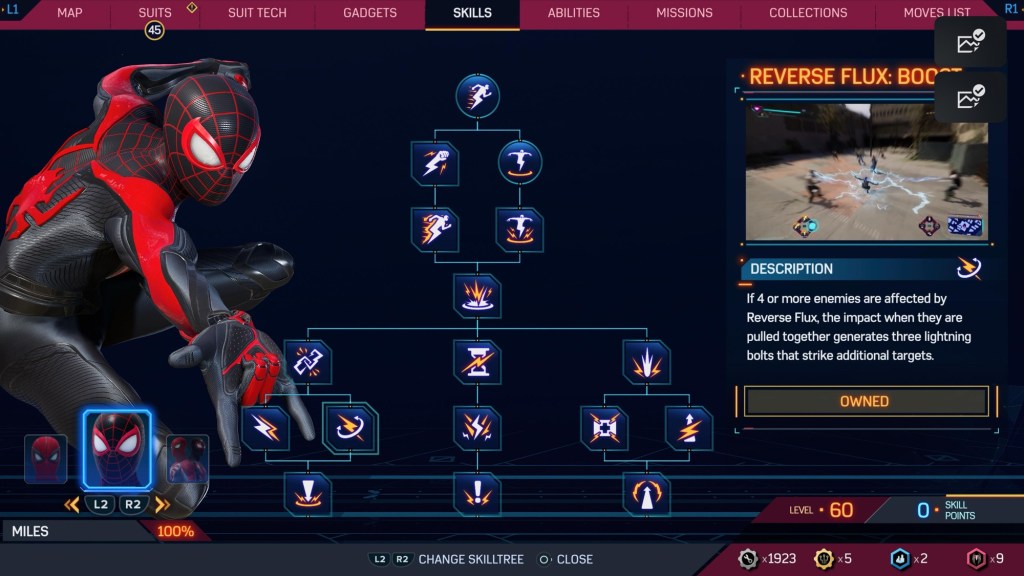Pick the highlighted Reverse Flux: Boost skill node
Viewport: 1024px width, 576px height.
350,428
